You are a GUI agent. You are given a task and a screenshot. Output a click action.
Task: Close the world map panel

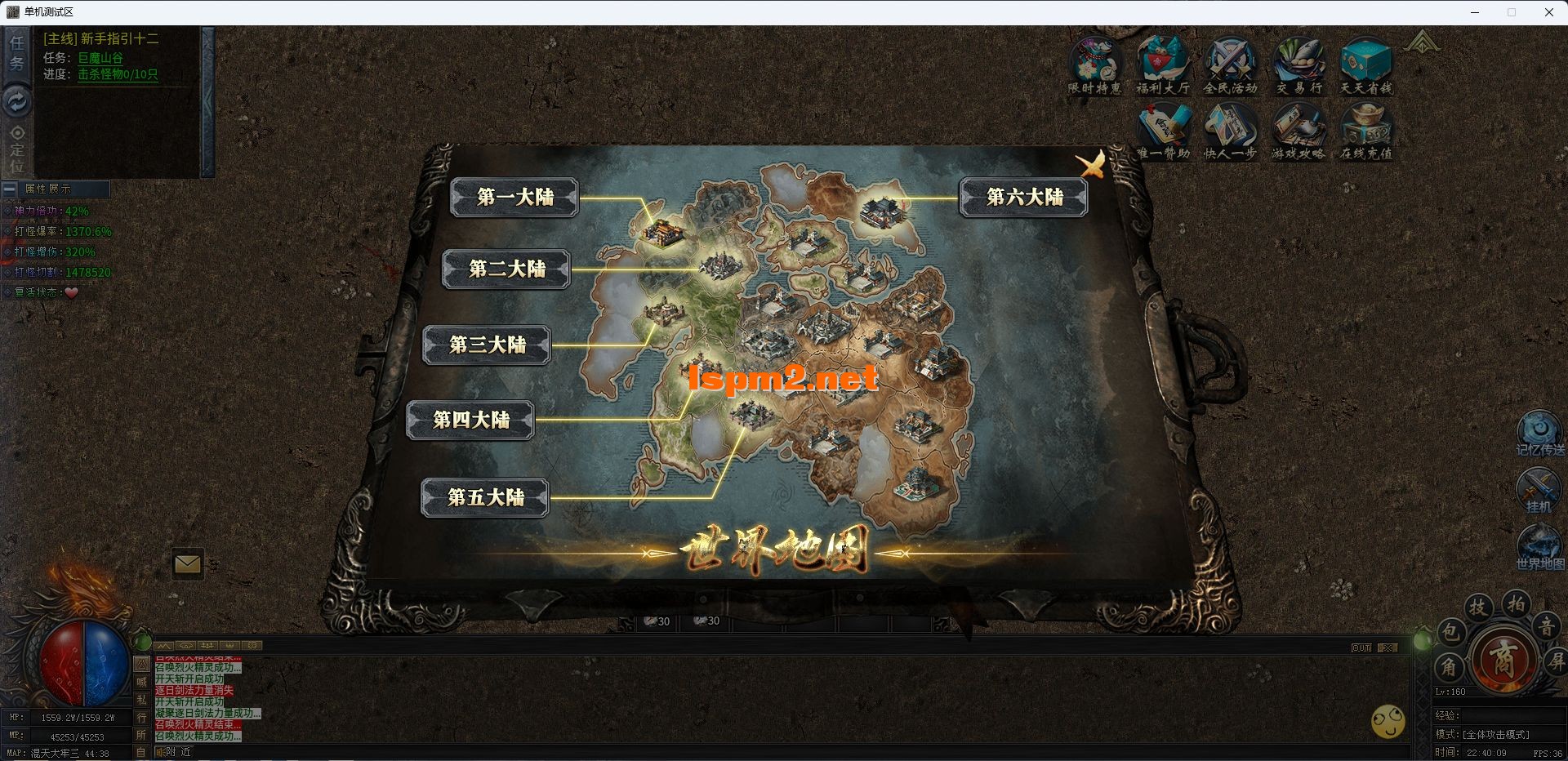click(x=1091, y=164)
